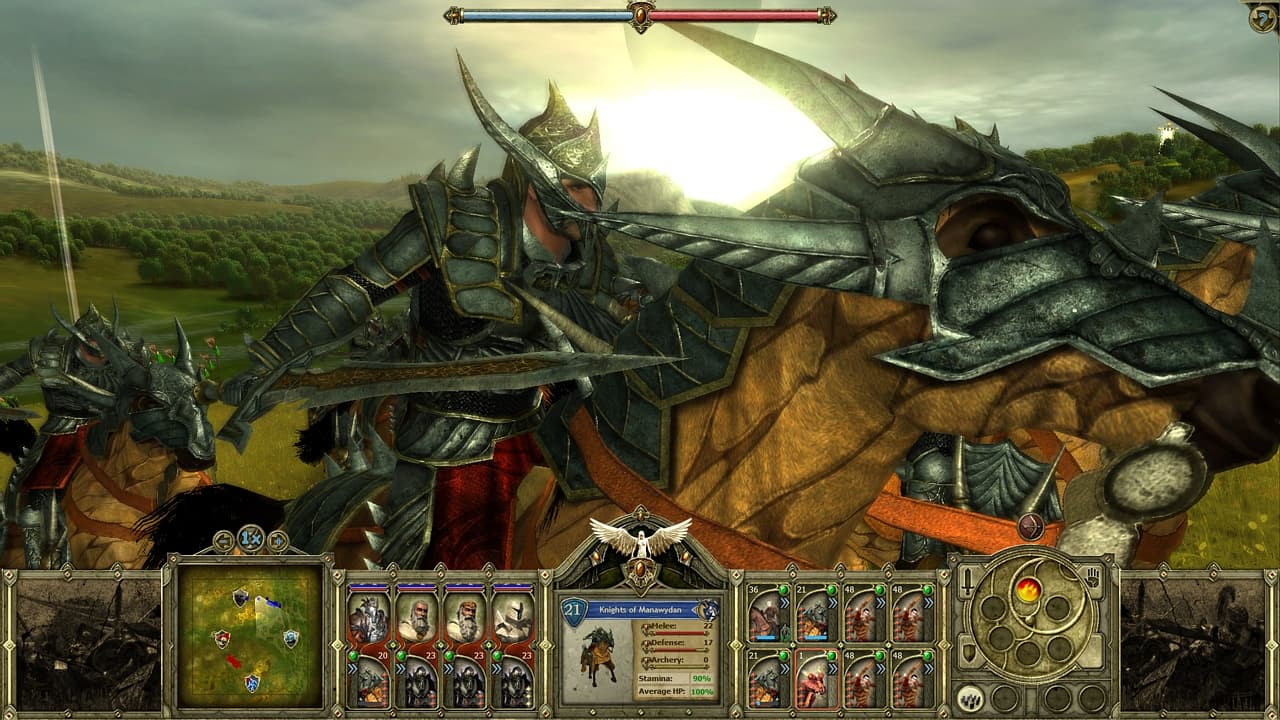The image size is (1280, 720).
Task: Cast the fire spell on the ability wheel
Action: (1028, 589)
